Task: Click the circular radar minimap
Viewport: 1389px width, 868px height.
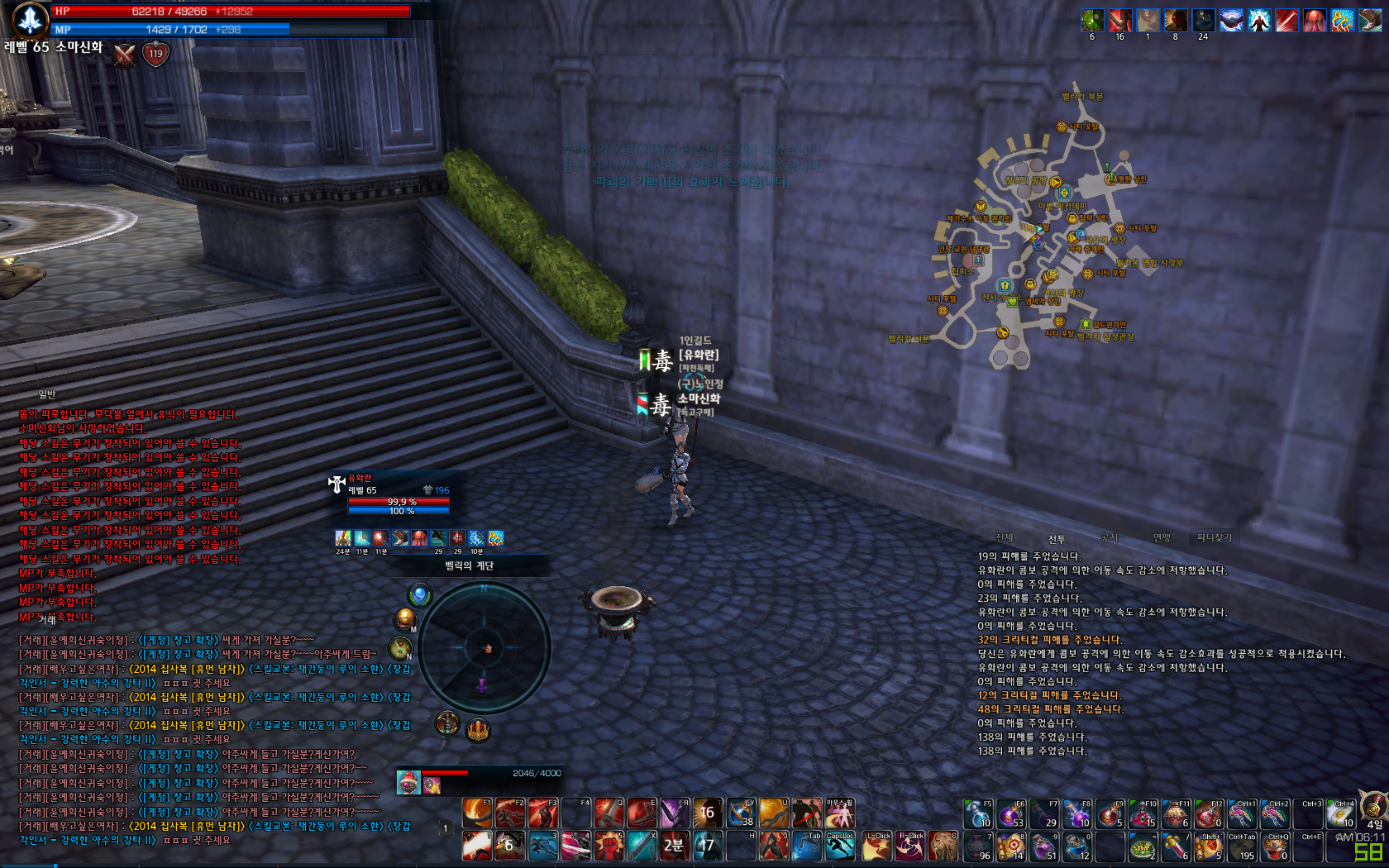Action: [484, 648]
